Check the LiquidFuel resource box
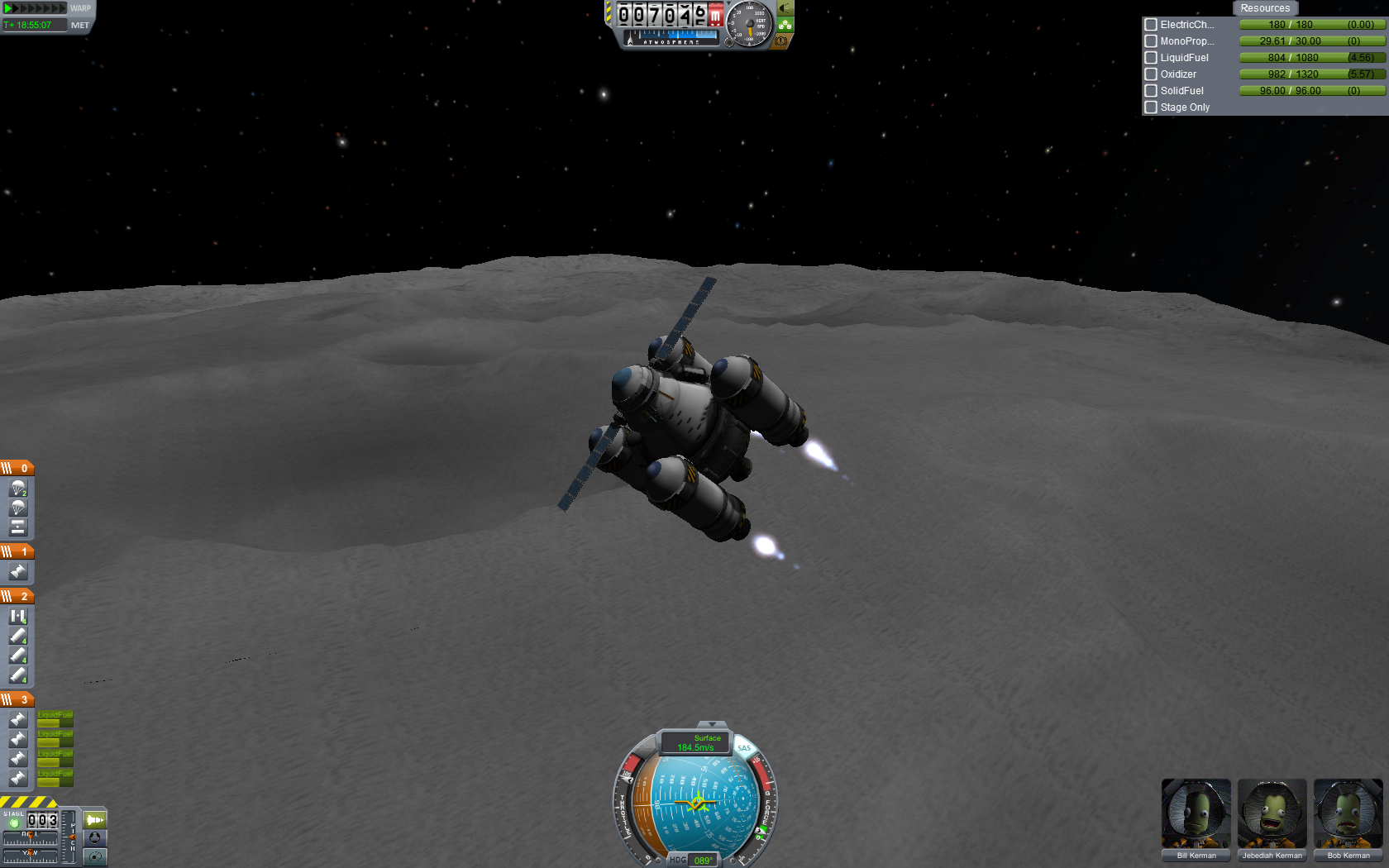1389x868 pixels. coord(1151,58)
